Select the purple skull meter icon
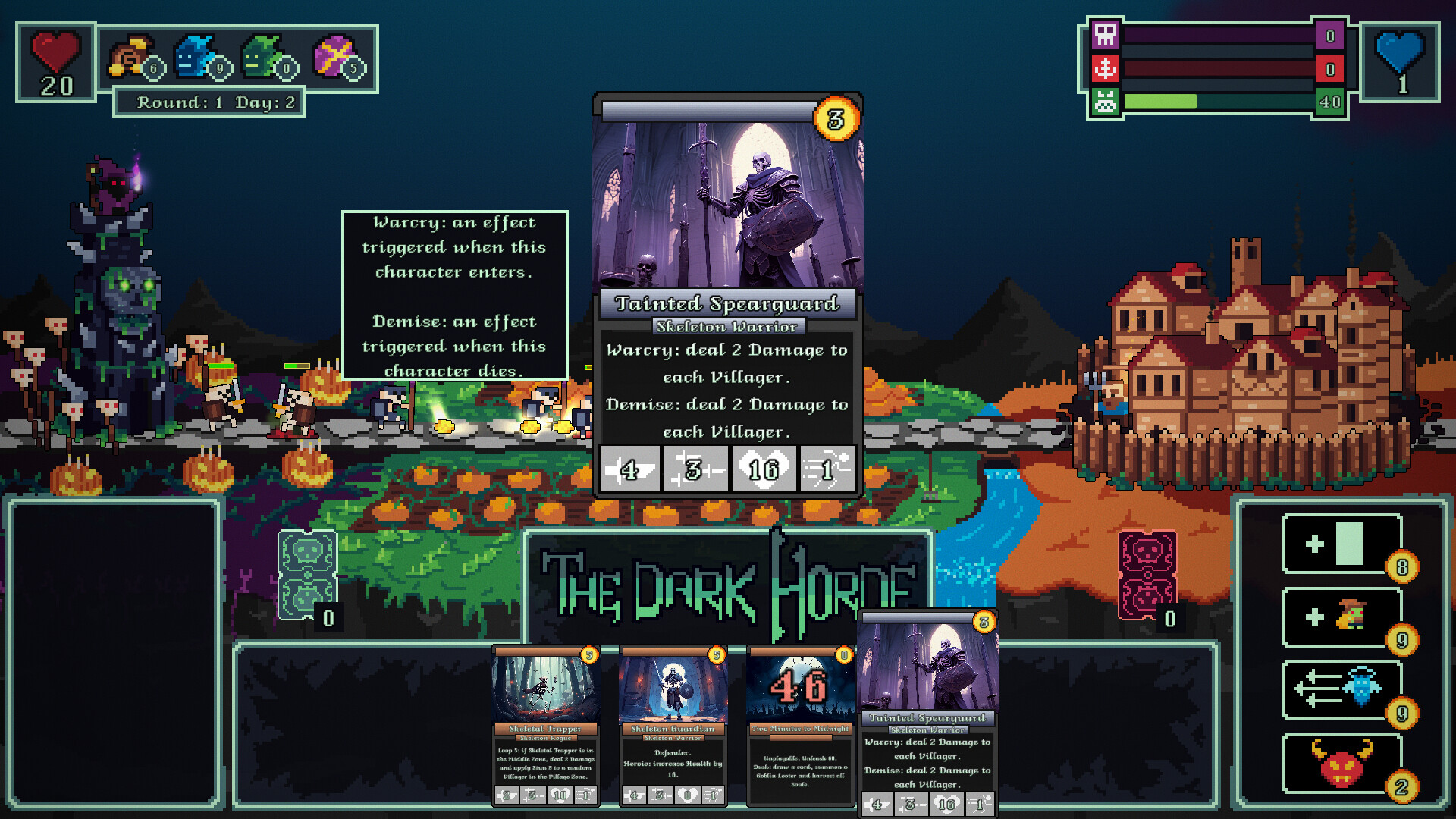 pyautogui.click(x=1106, y=36)
